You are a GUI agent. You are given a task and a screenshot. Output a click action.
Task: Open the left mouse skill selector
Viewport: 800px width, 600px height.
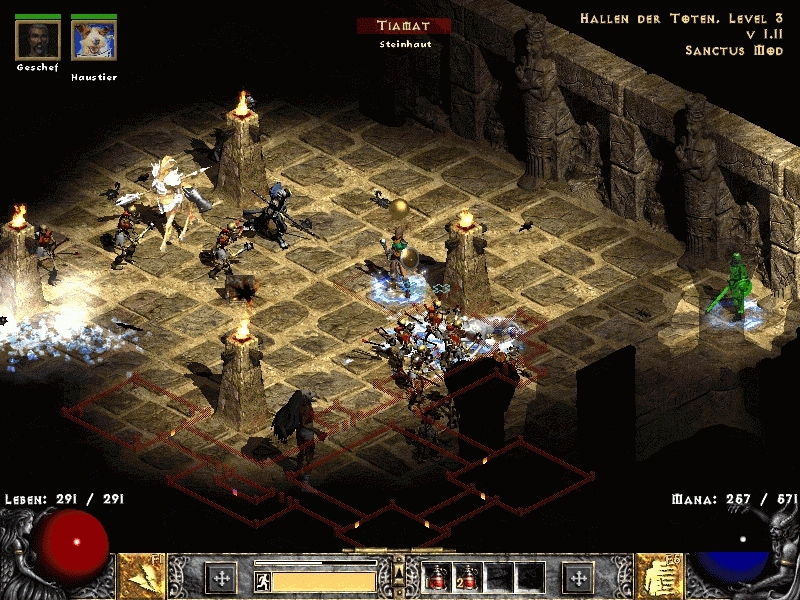pyautogui.click(x=141, y=576)
